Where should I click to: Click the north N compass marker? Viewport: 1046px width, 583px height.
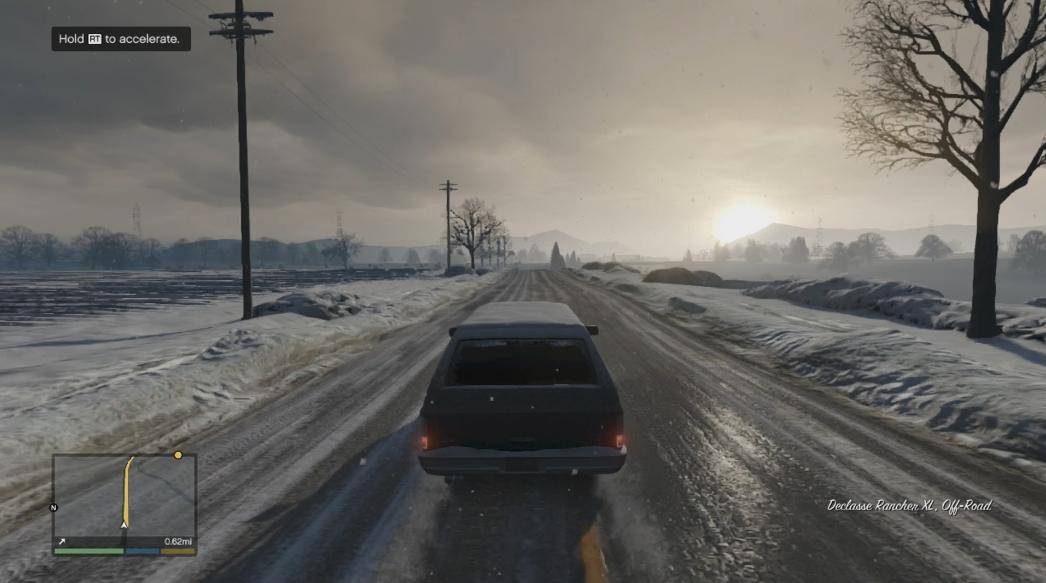pos(54,507)
